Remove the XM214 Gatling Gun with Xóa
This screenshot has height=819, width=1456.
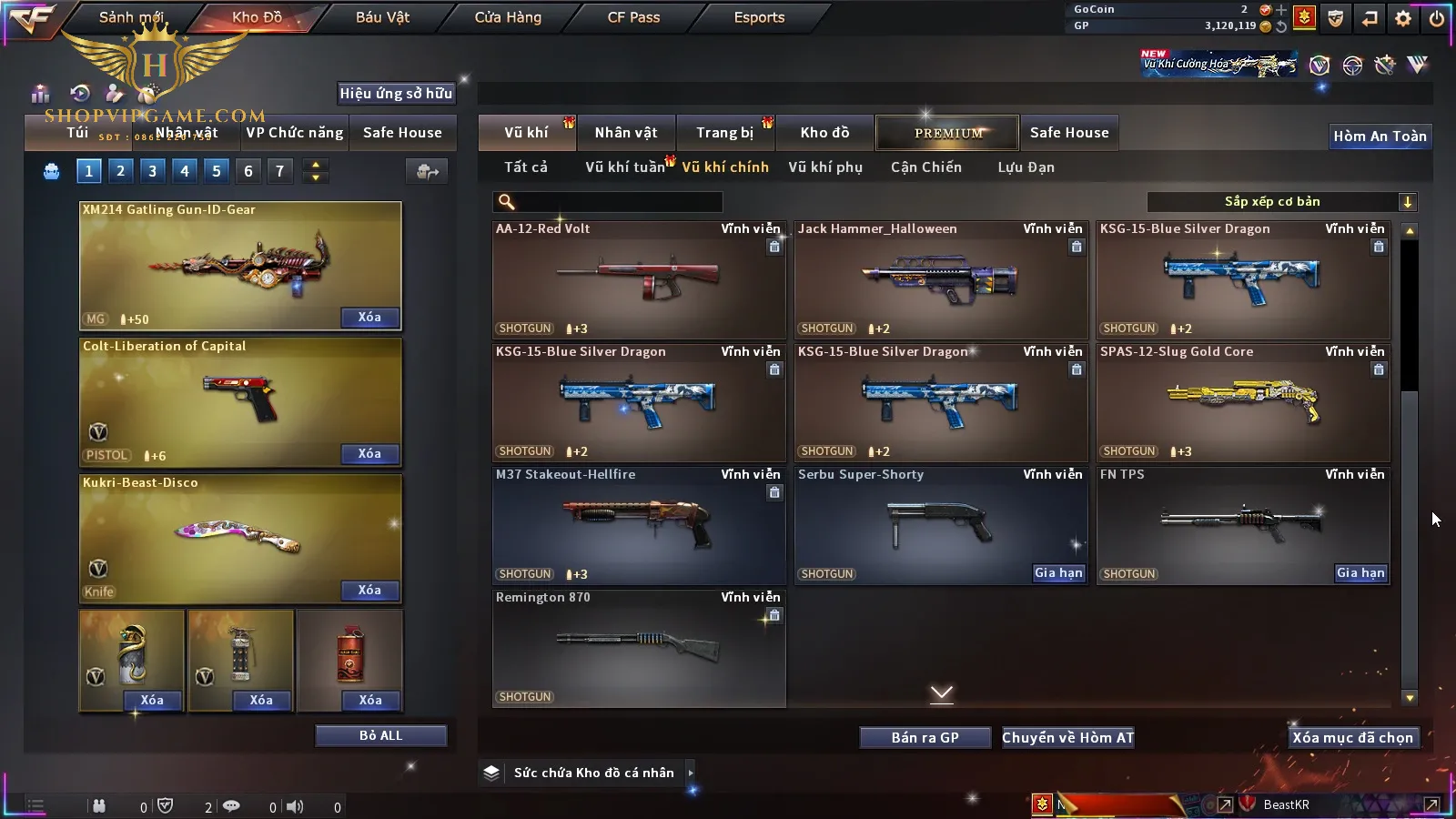[369, 318]
